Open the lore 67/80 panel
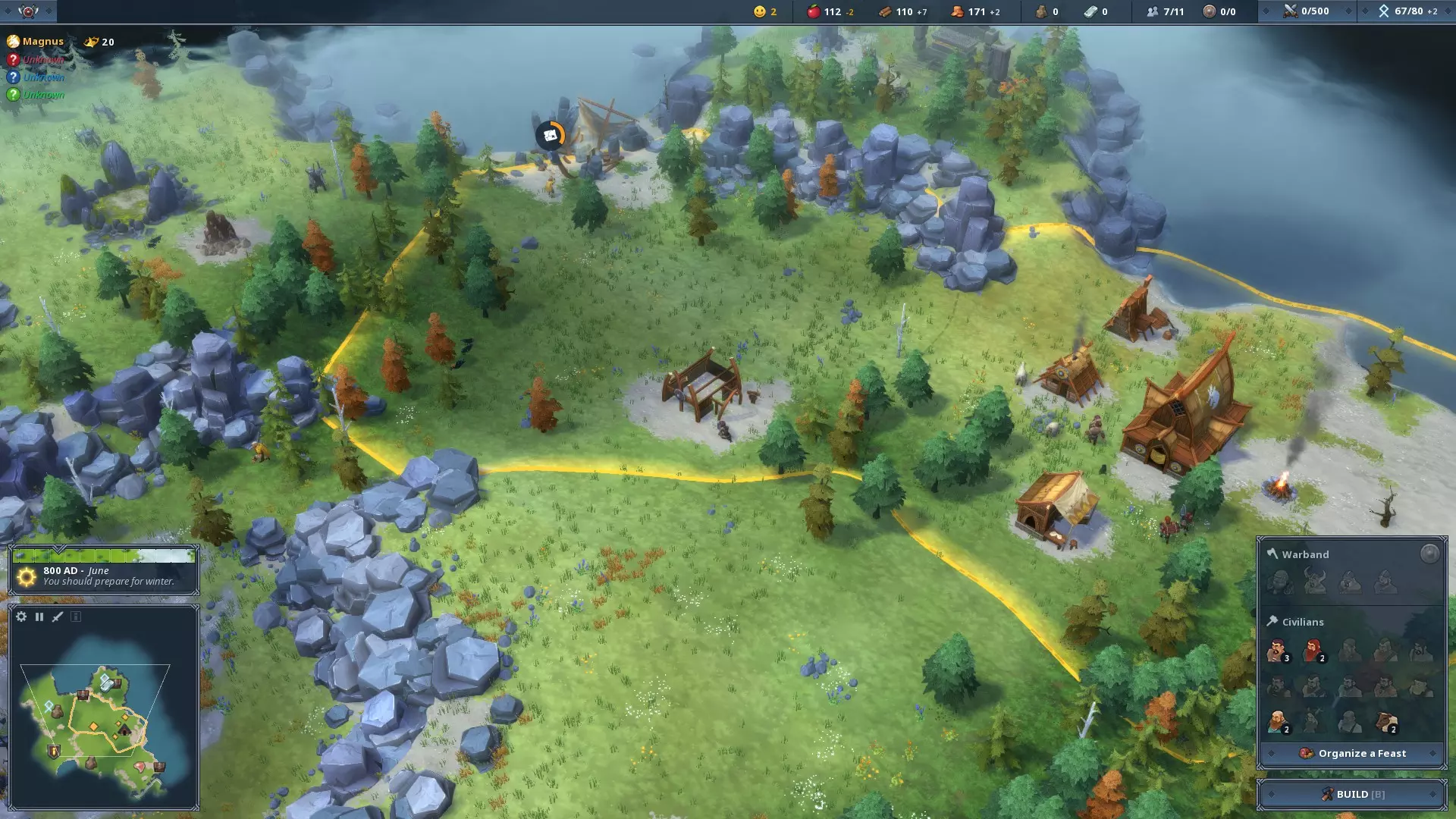 1408,11
